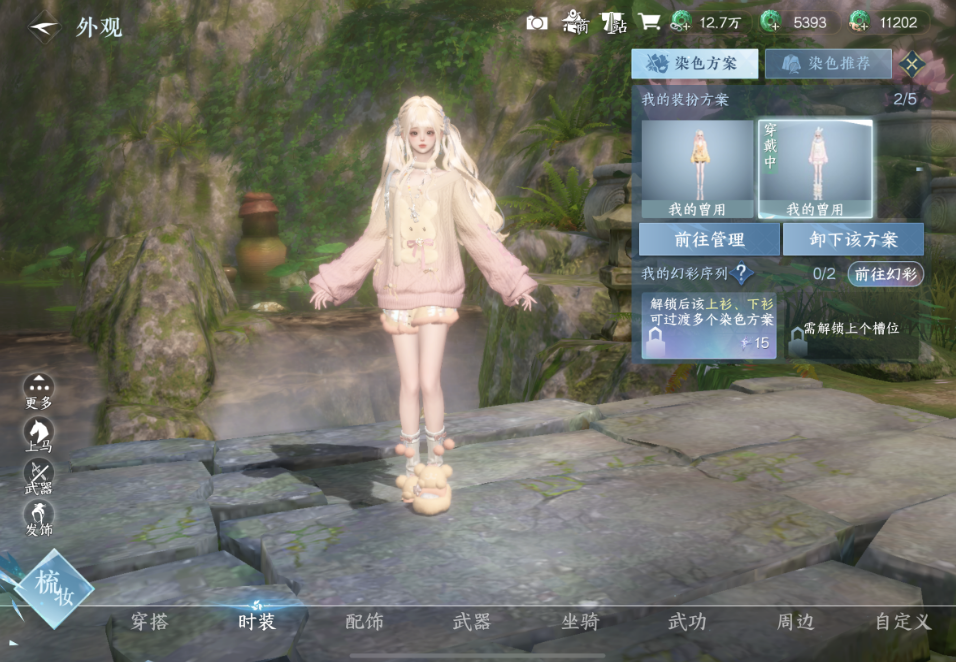
Task: Open the shopping cart
Action: [649, 22]
